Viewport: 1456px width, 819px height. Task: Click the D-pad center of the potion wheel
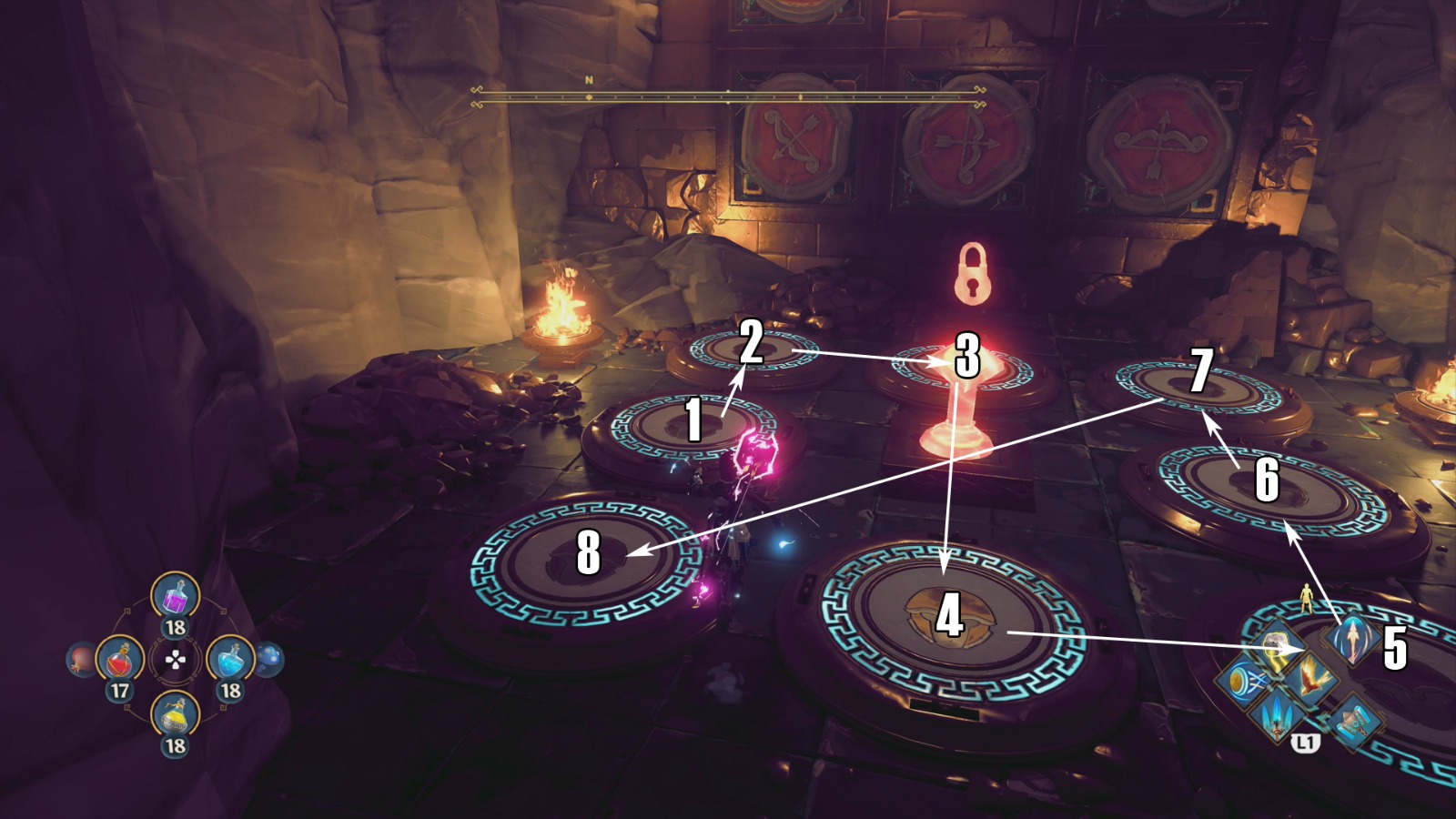click(175, 661)
